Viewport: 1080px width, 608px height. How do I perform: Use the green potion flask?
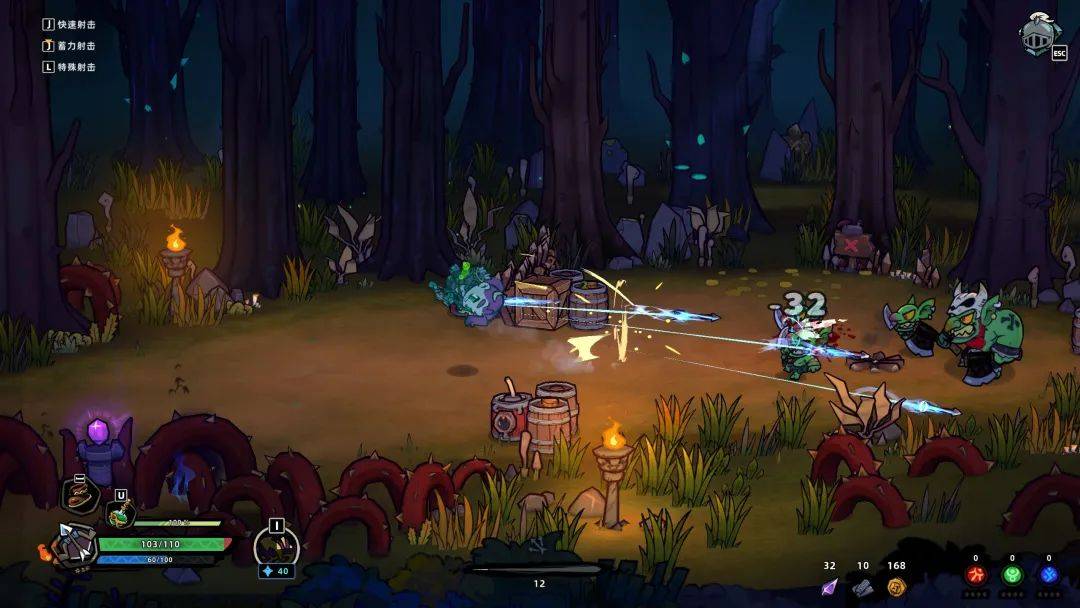point(119,515)
